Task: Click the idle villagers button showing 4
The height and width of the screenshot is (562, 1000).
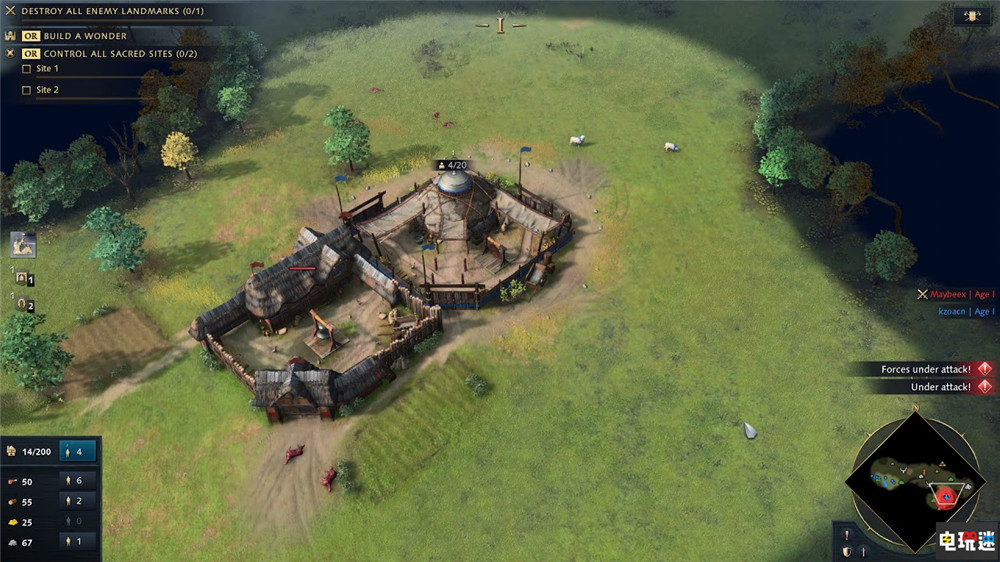Action: (78, 451)
